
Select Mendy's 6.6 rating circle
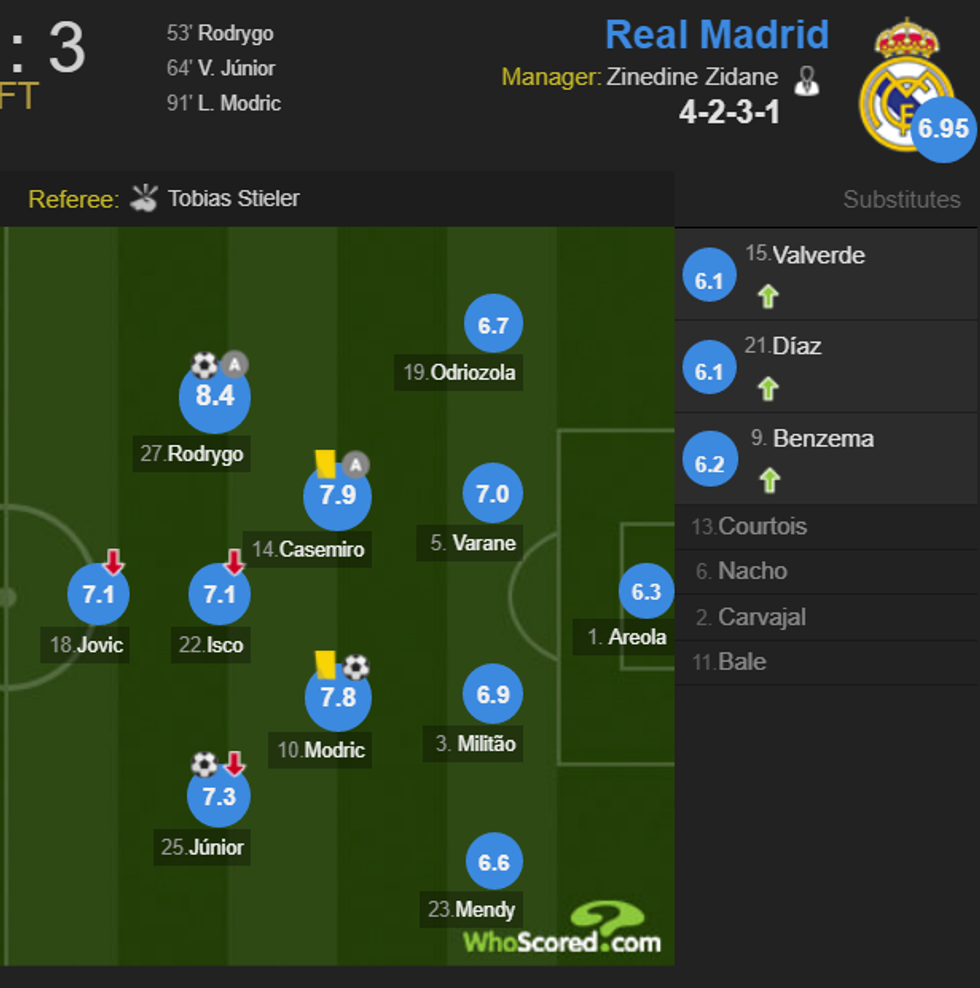pyautogui.click(x=494, y=862)
